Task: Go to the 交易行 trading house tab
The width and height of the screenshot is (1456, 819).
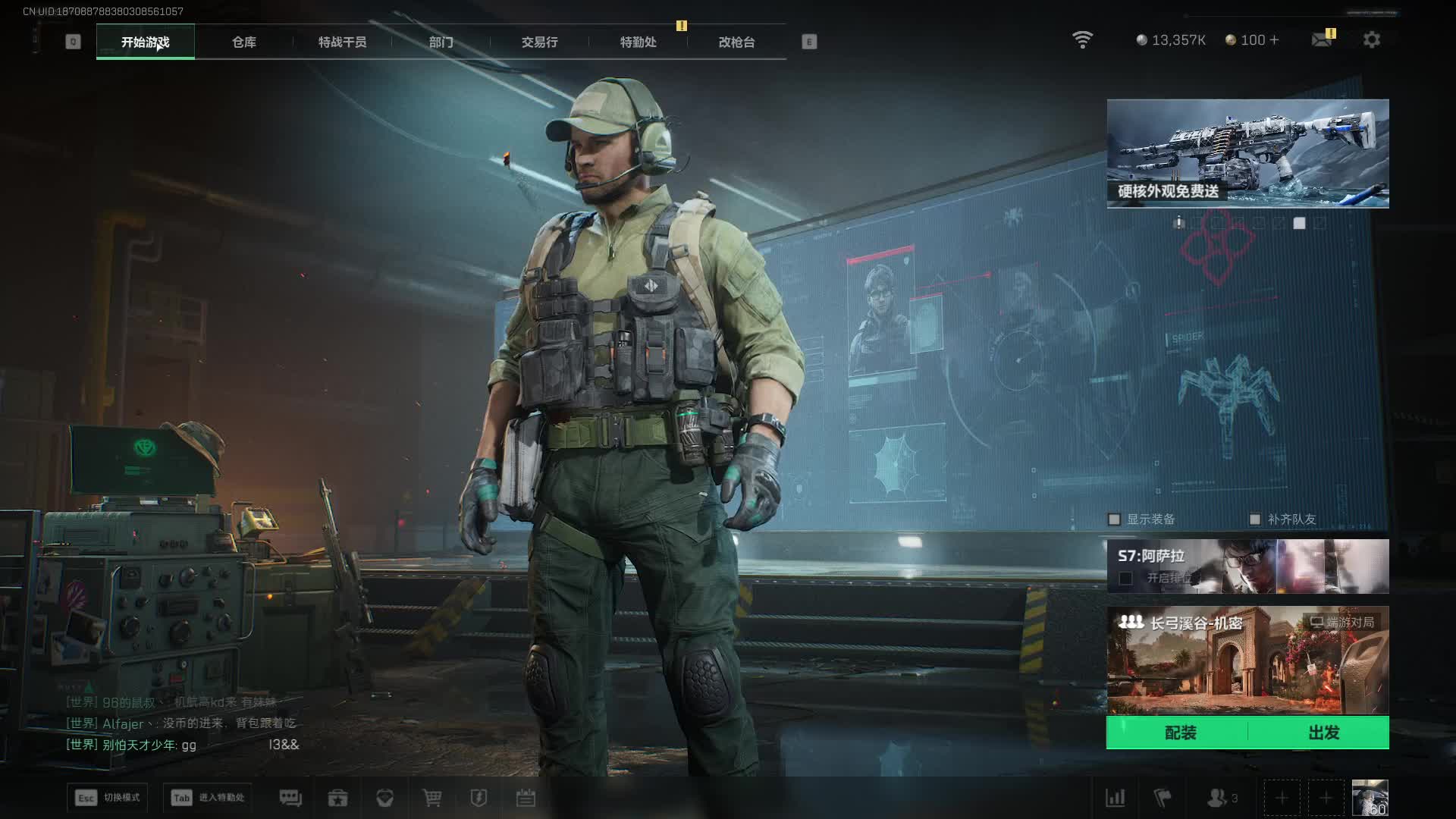Action: pyautogui.click(x=539, y=42)
